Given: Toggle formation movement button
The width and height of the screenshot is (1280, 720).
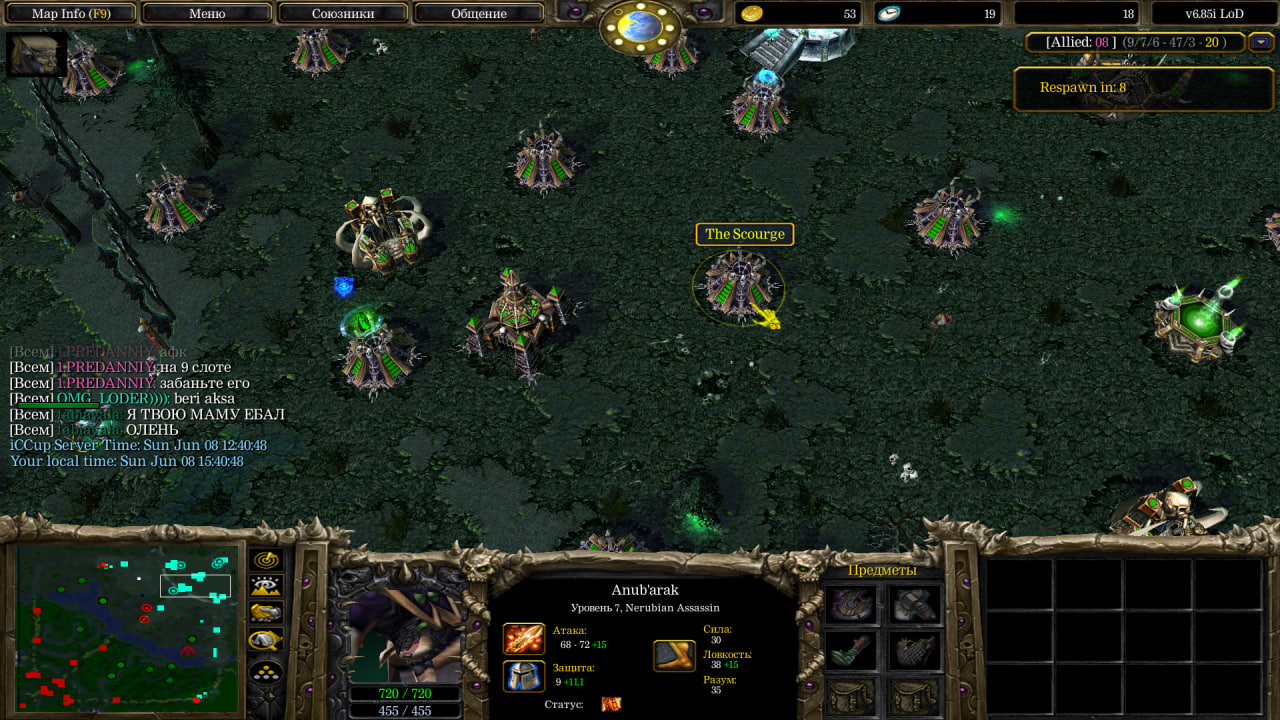Looking at the screenshot, I should click(266, 671).
